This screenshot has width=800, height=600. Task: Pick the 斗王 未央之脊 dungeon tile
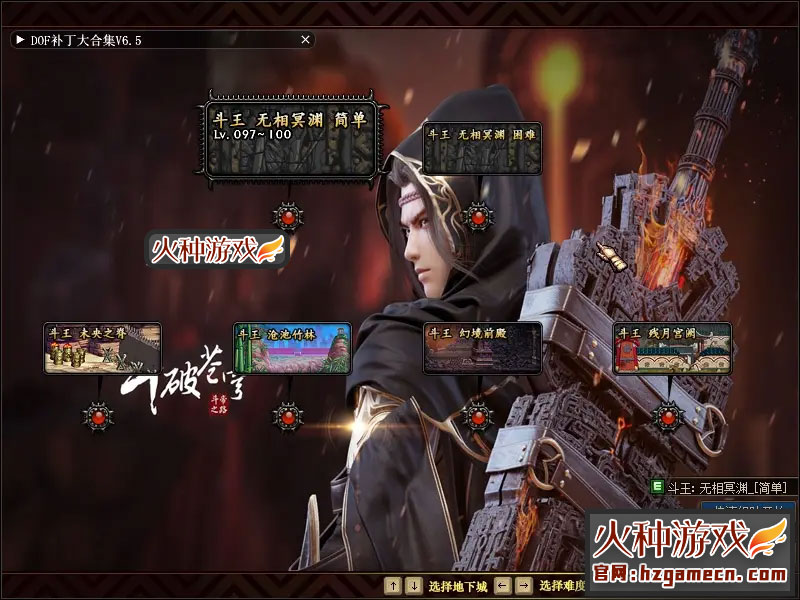click(x=102, y=348)
